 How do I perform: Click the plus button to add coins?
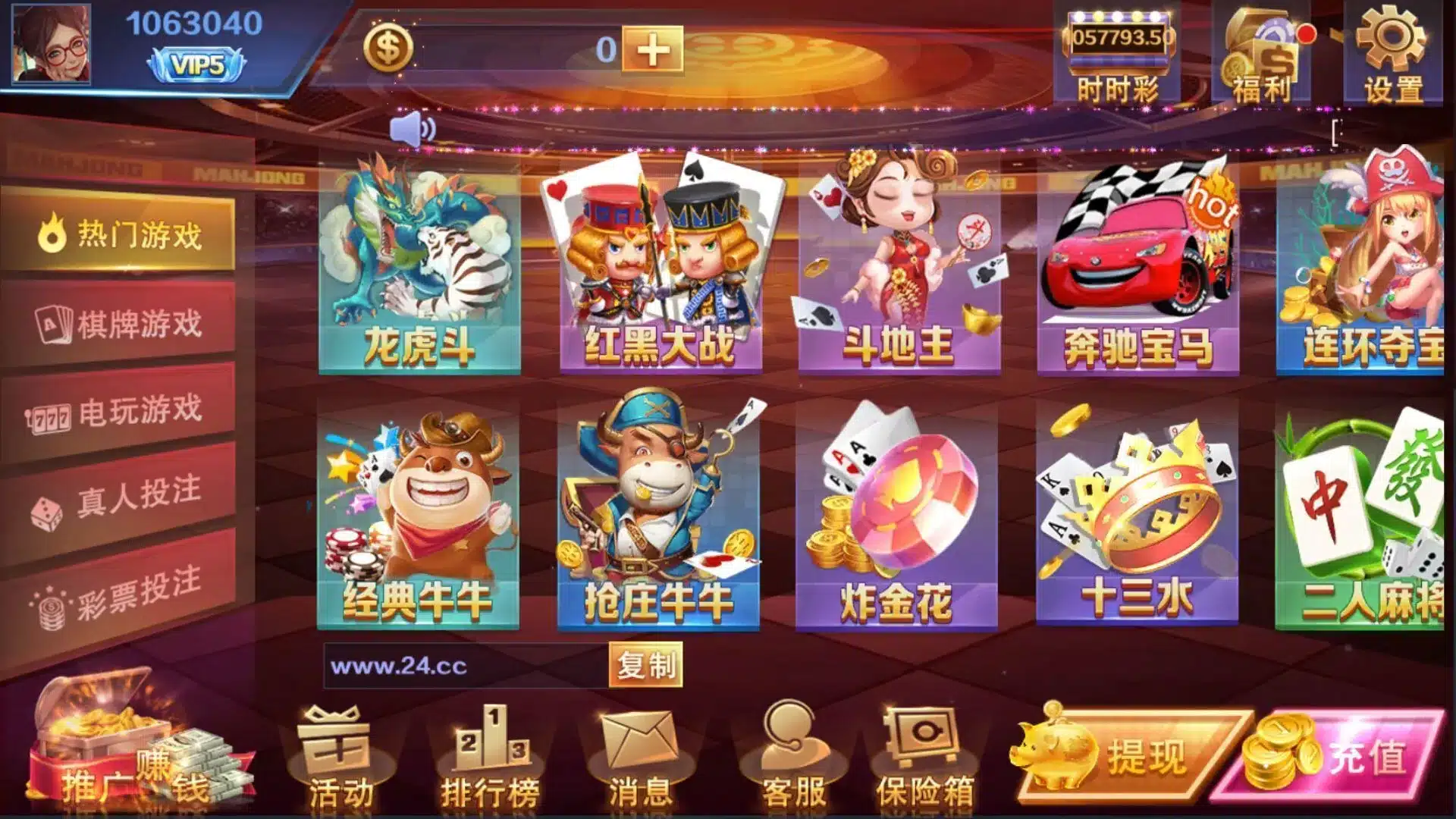pos(652,50)
